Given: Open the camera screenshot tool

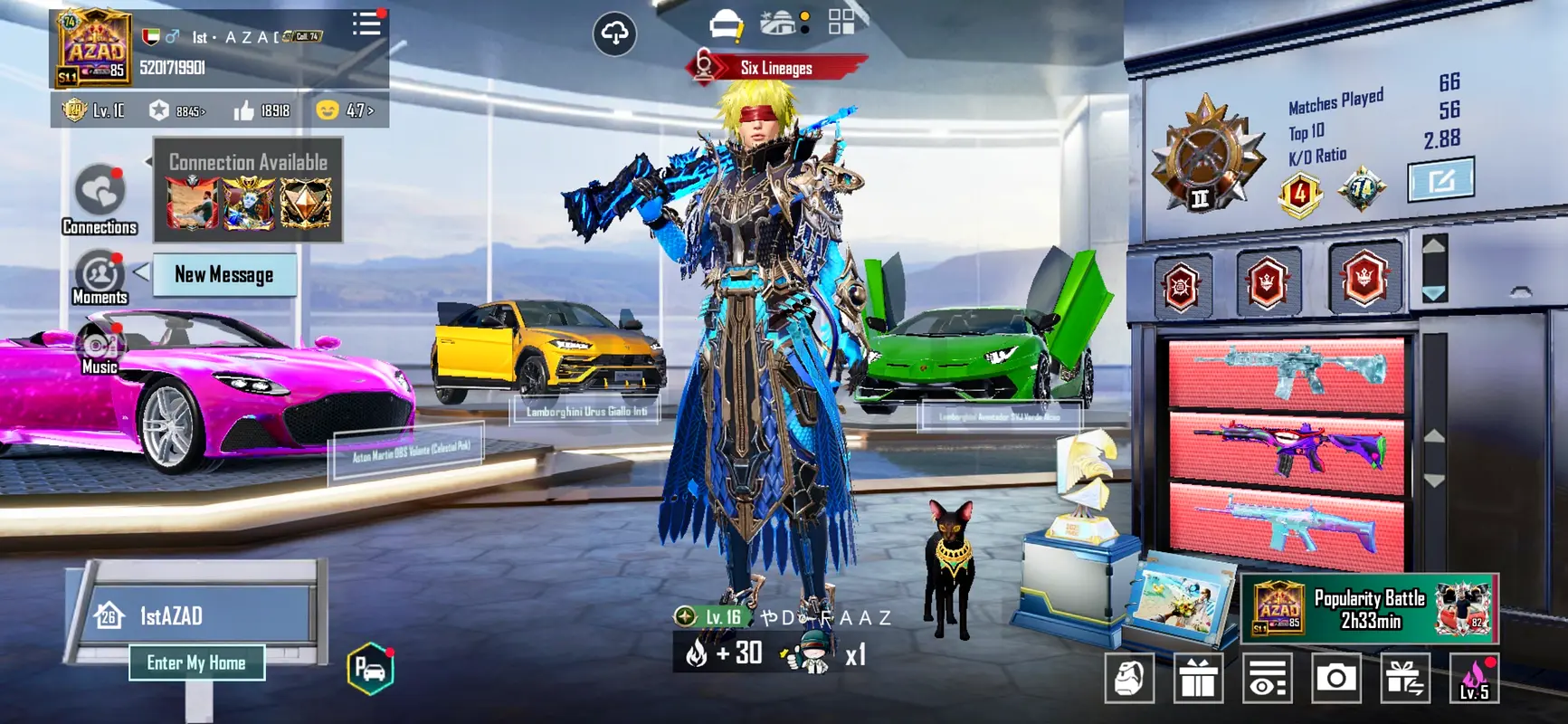Looking at the screenshot, I should point(1335,678).
